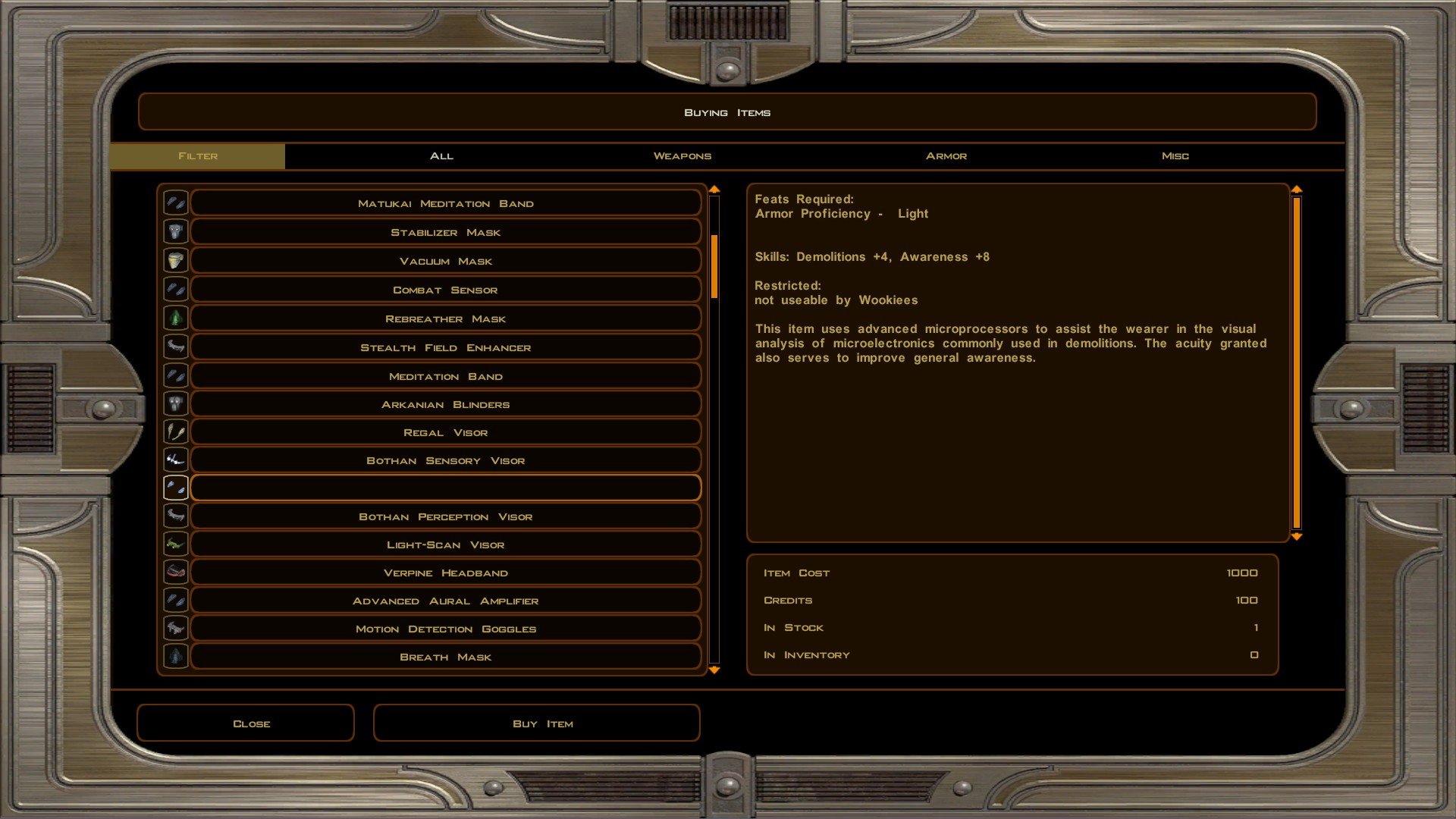Click the Breath Mask item icon
This screenshot has height=819, width=1456.
click(x=175, y=656)
